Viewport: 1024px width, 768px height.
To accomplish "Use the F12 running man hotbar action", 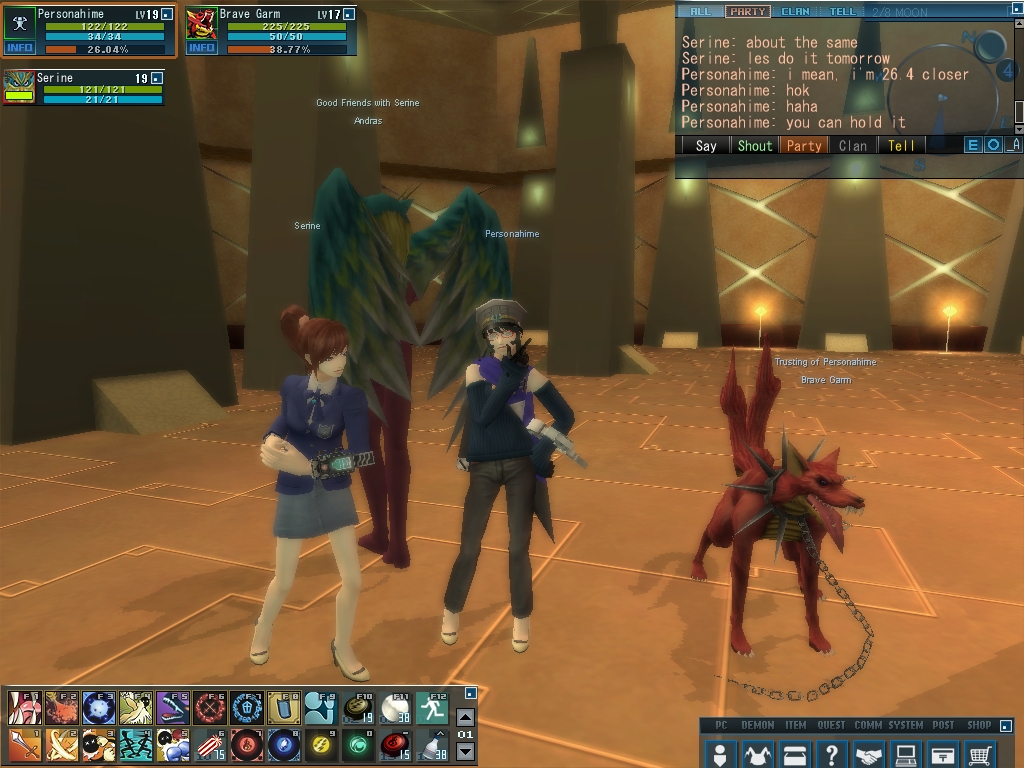I will point(433,708).
